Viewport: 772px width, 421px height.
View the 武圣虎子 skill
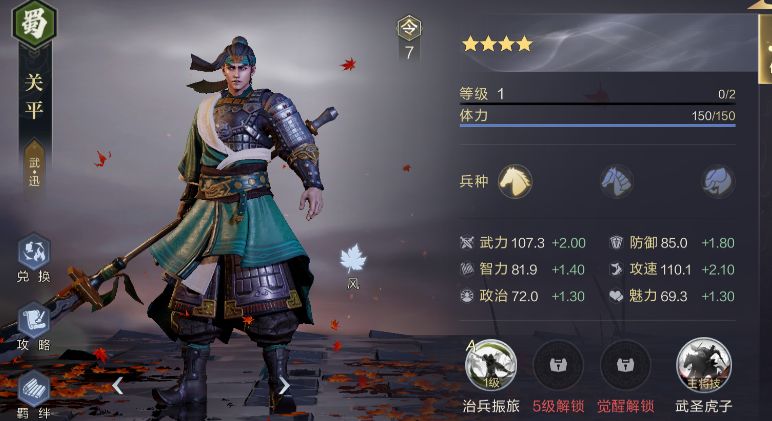[x=703, y=364]
